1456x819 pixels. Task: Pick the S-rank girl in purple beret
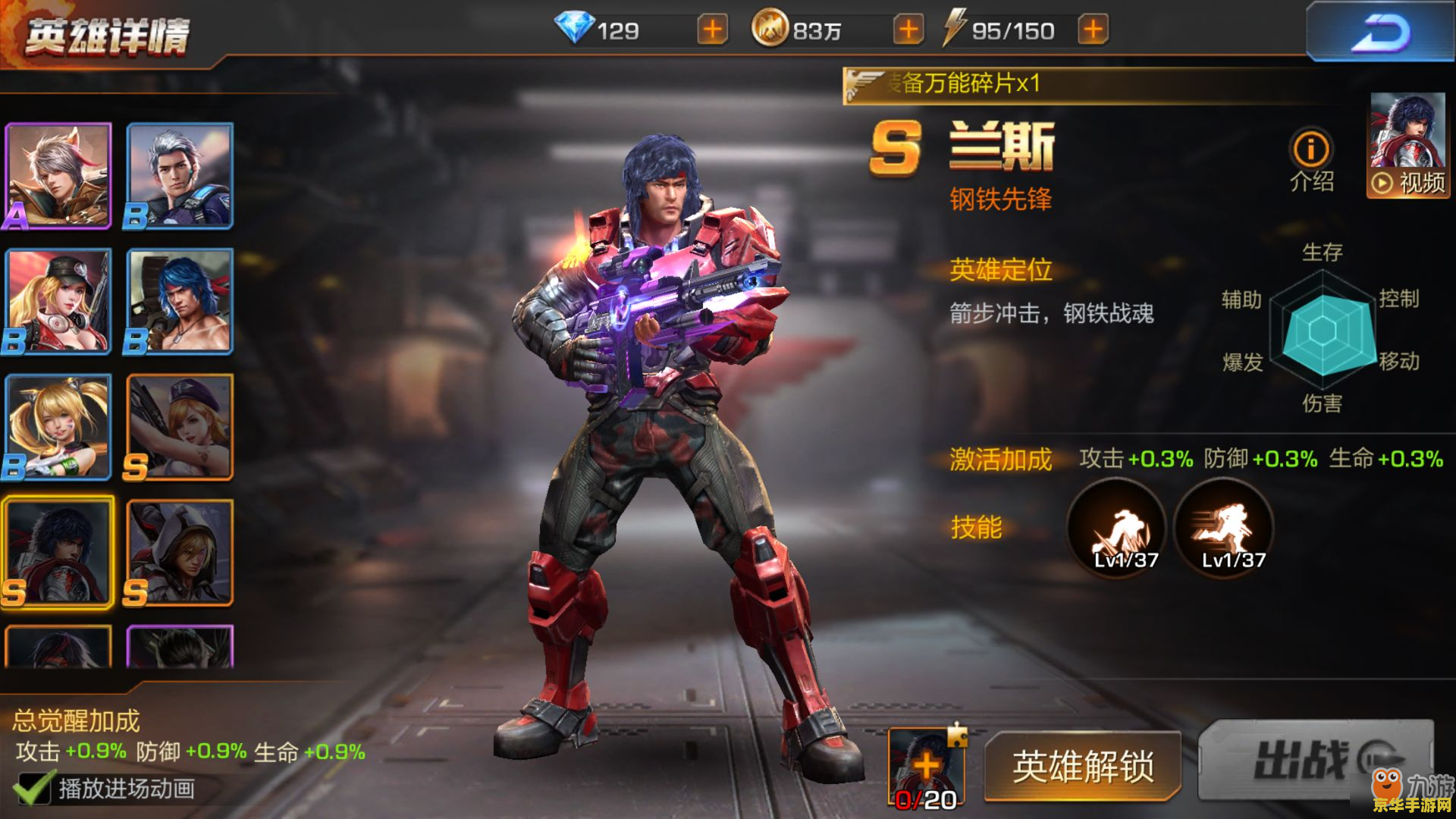(180, 427)
